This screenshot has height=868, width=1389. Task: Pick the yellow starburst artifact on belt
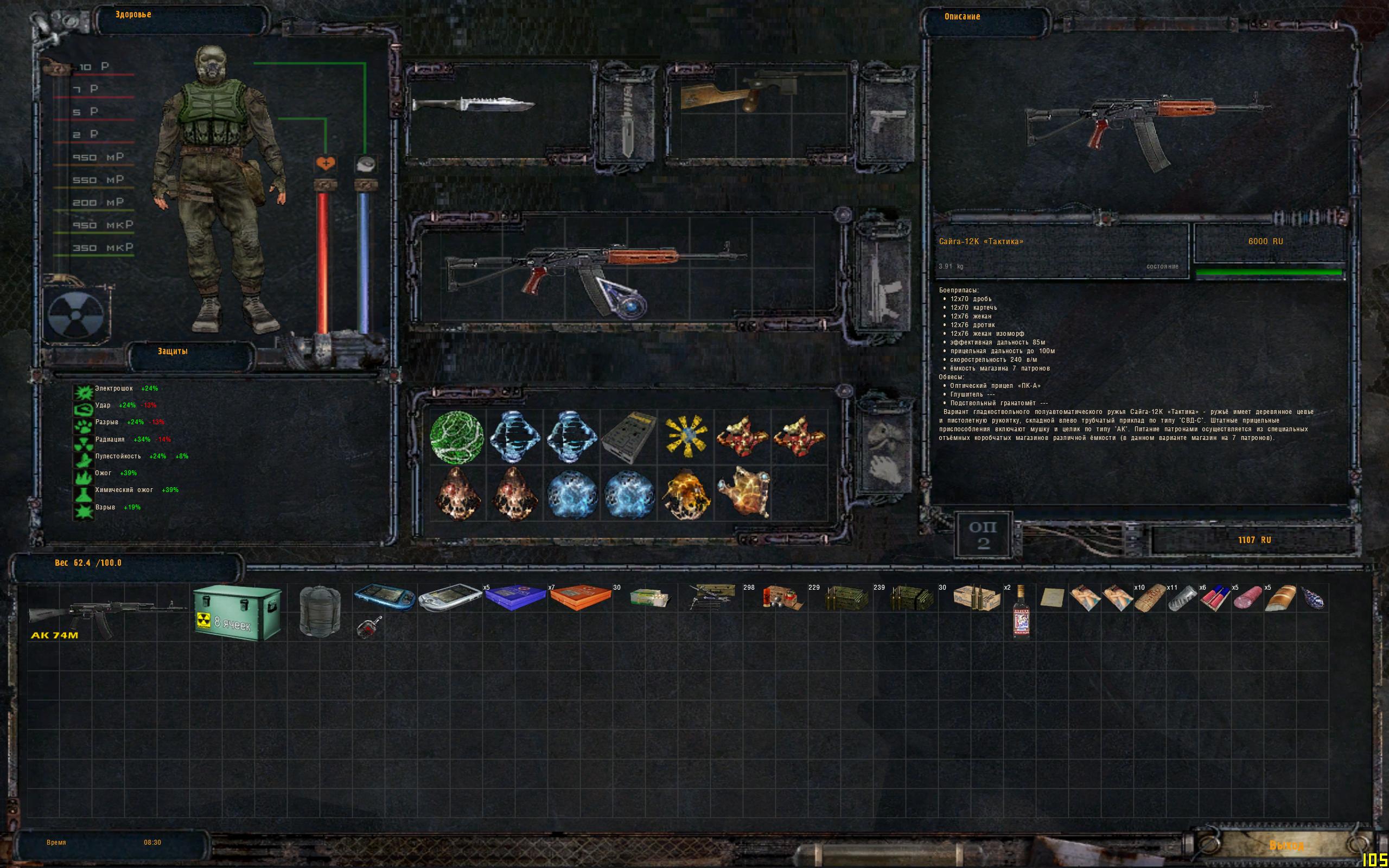pos(685,437)
